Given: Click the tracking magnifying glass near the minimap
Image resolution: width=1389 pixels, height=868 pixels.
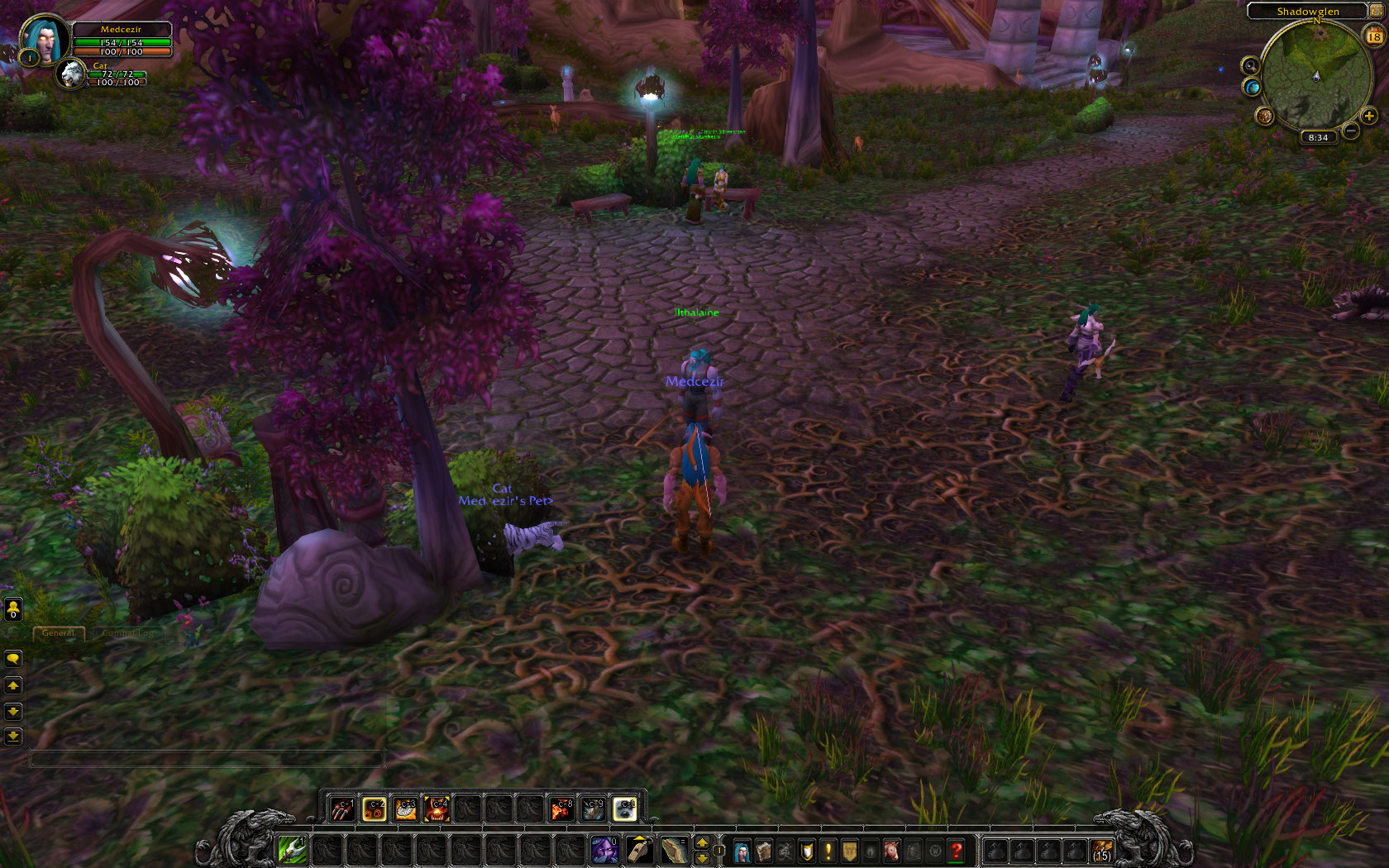Looking at the screenshot, I should (1251, 65).
